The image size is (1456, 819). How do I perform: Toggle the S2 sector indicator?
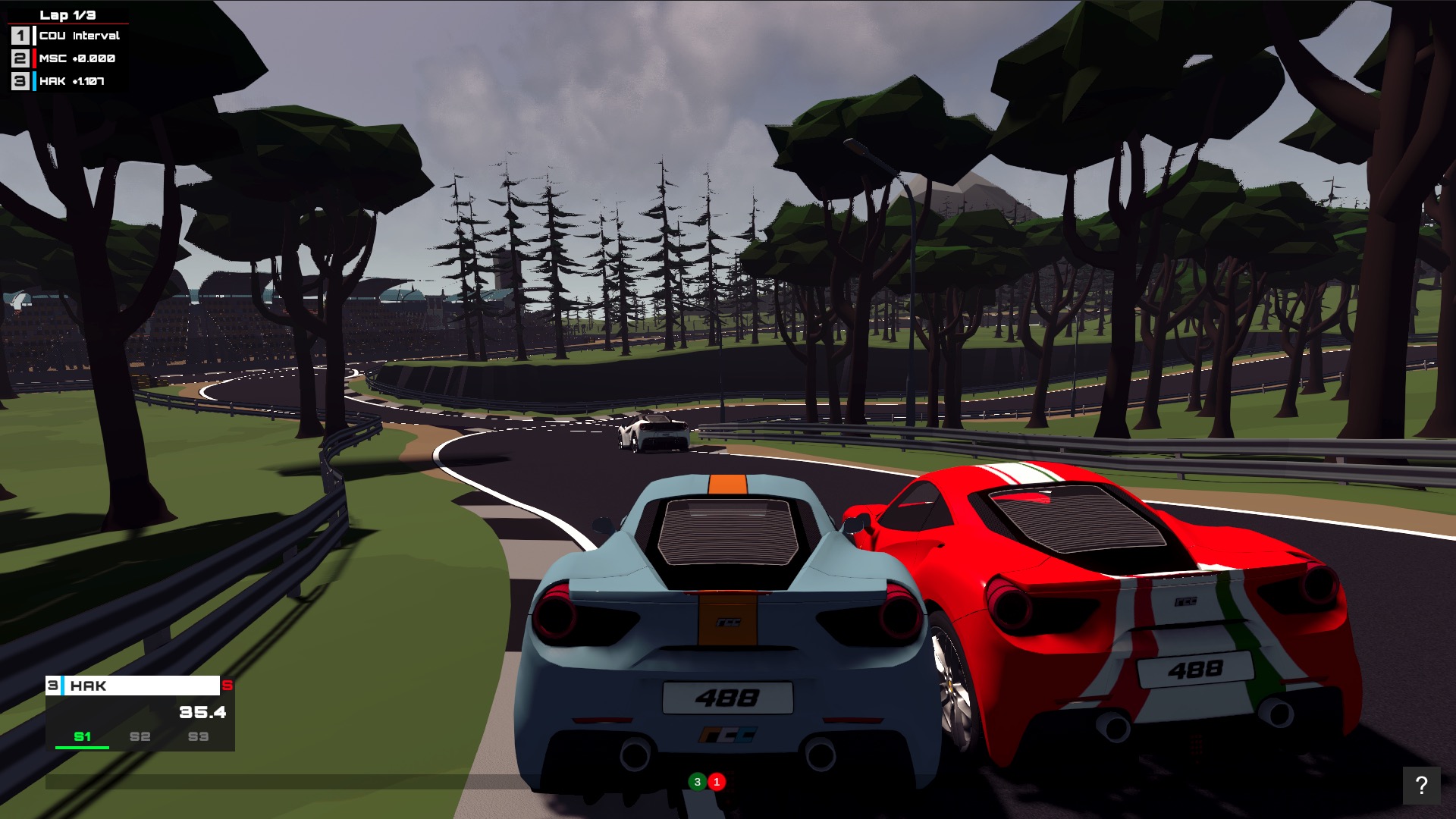140,736
